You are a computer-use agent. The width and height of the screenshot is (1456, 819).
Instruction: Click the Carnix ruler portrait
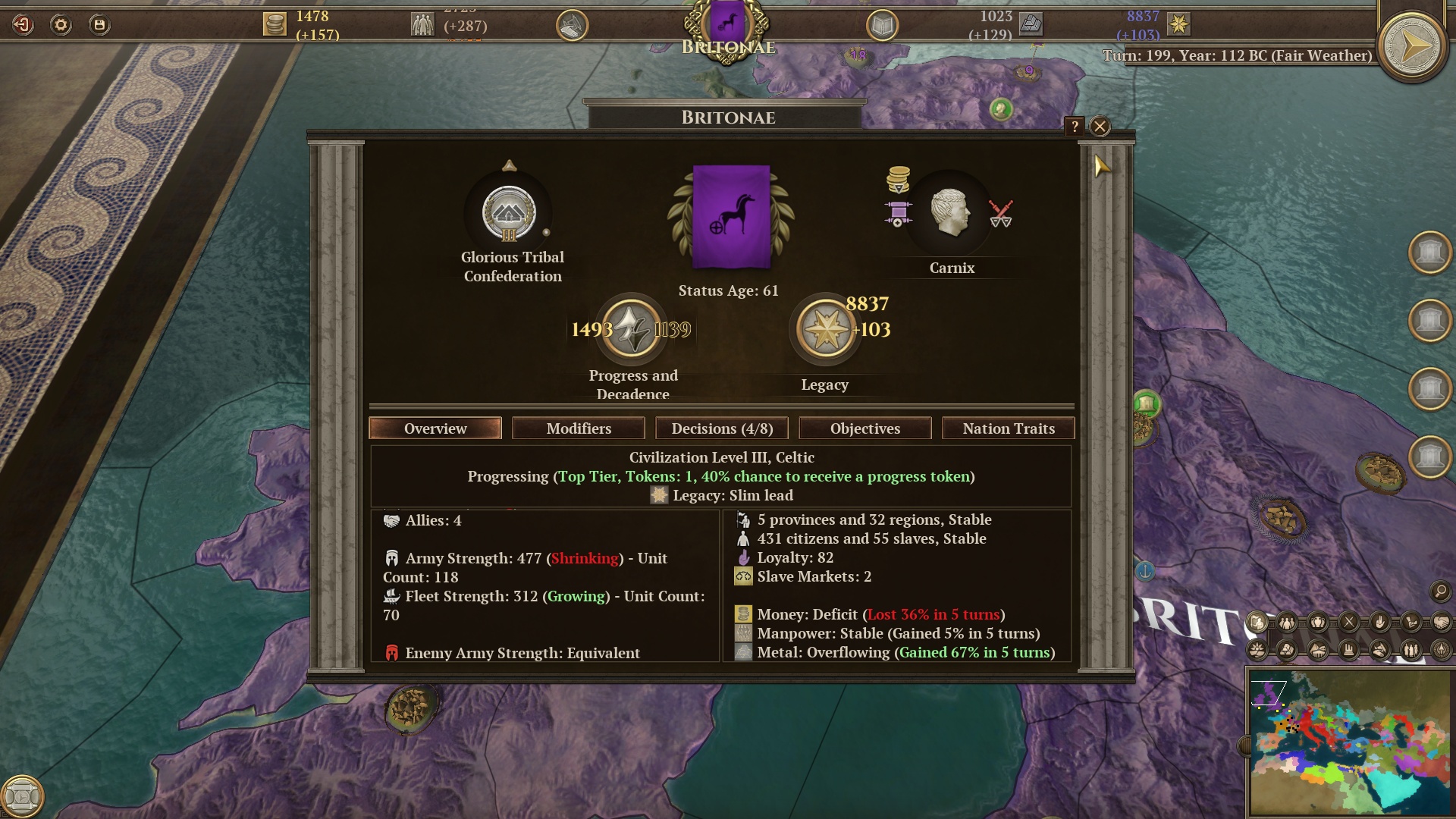pos(949,212)
